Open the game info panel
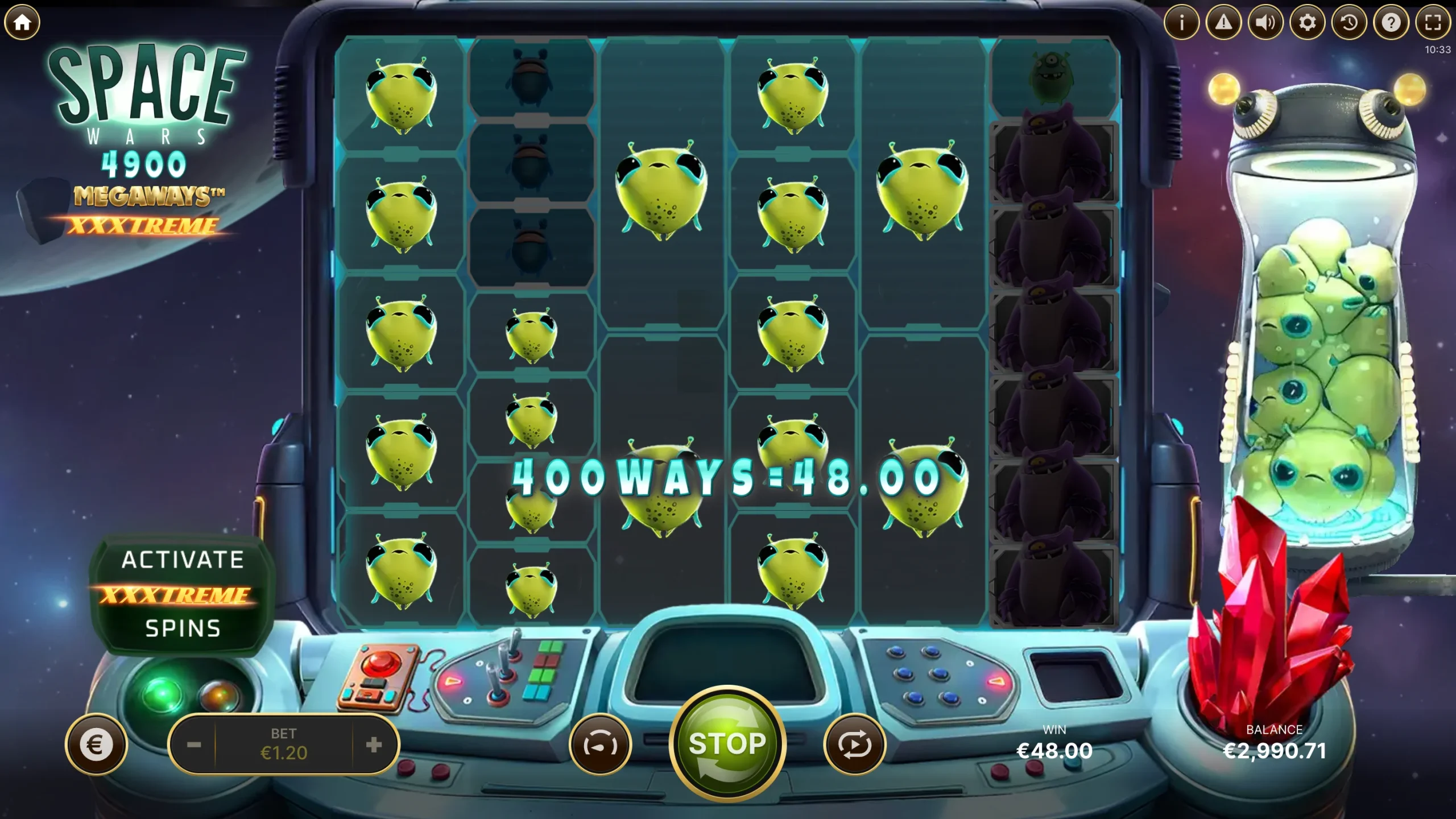The height and width of the screenshot is (819, 1456). [x=1181, y=23]
